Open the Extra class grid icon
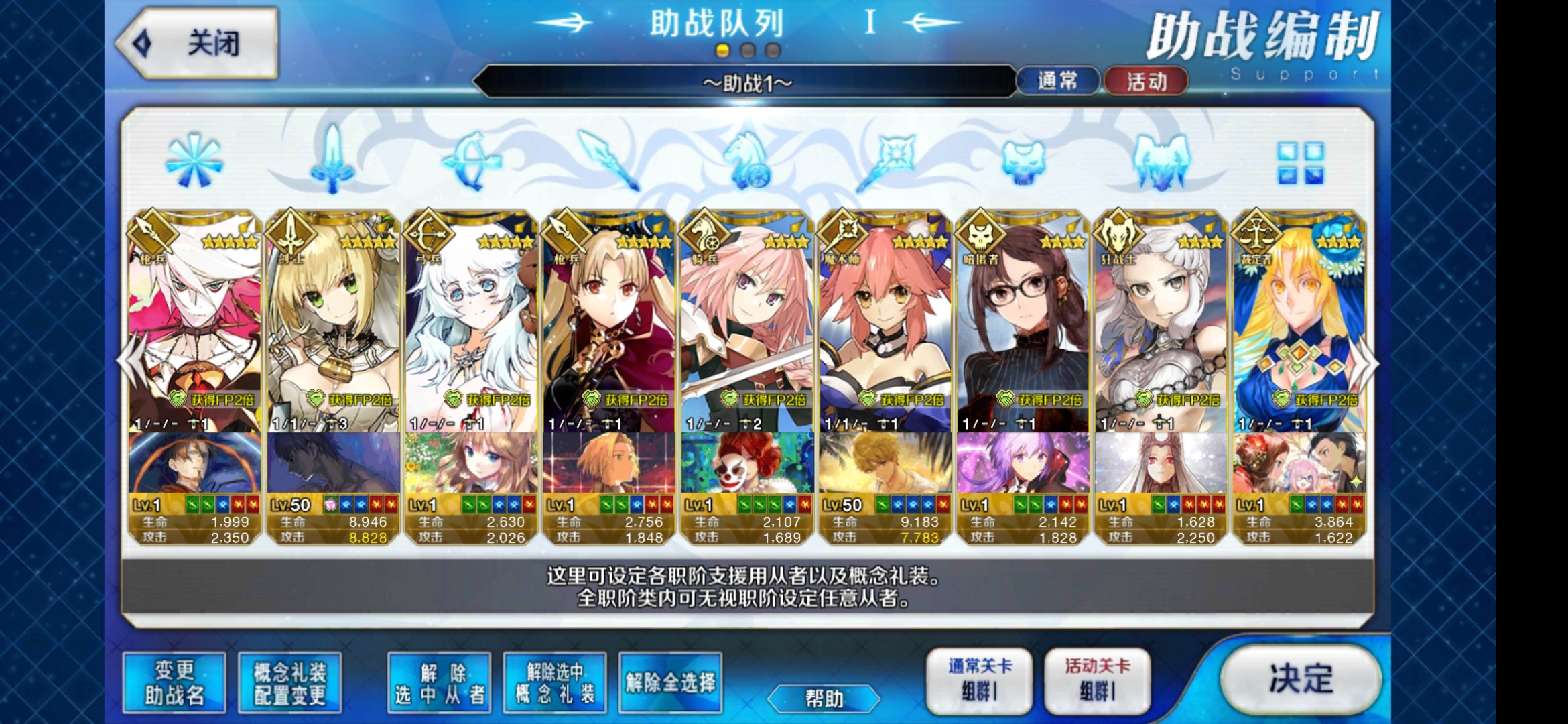Viewport: 1568px width, 724px height. (x=1300, y=164)
